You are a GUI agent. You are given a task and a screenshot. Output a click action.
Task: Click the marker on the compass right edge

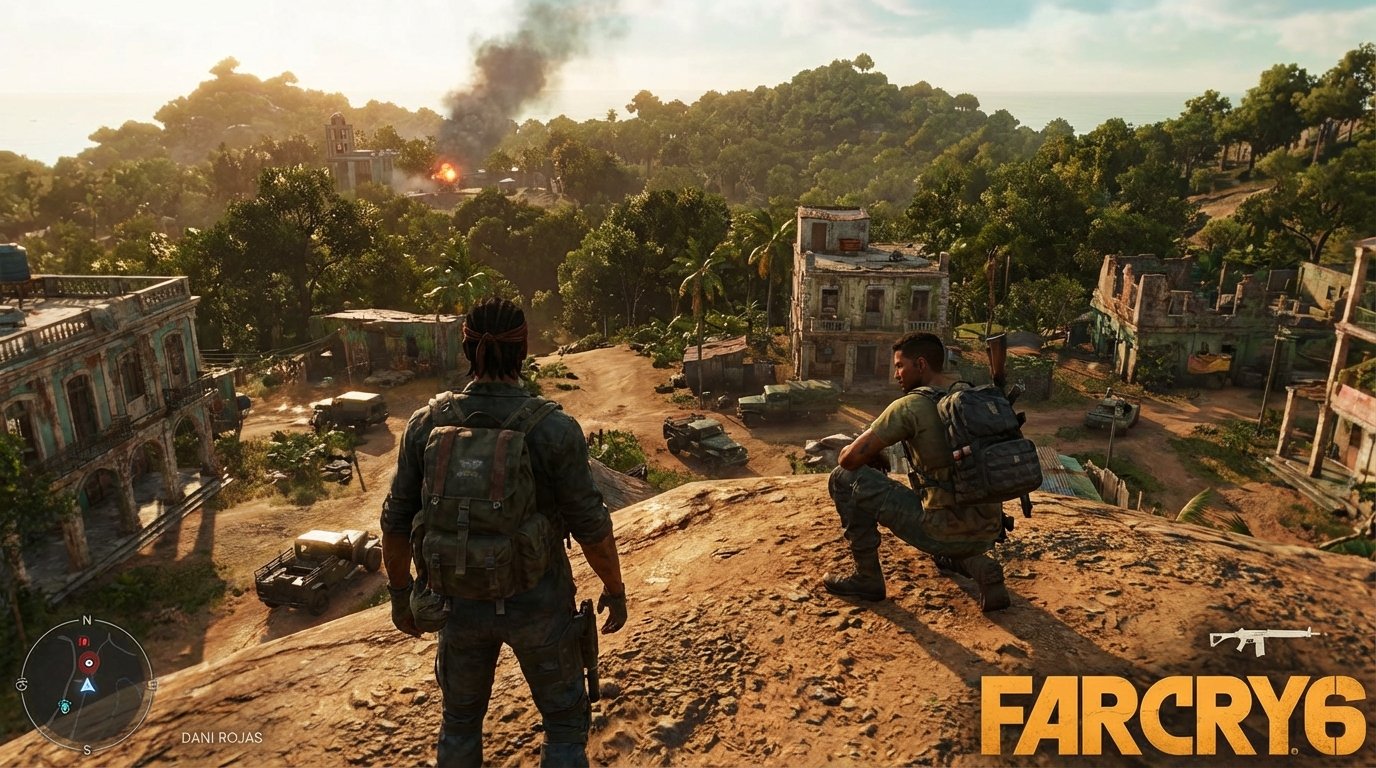(x=152, y=684)
